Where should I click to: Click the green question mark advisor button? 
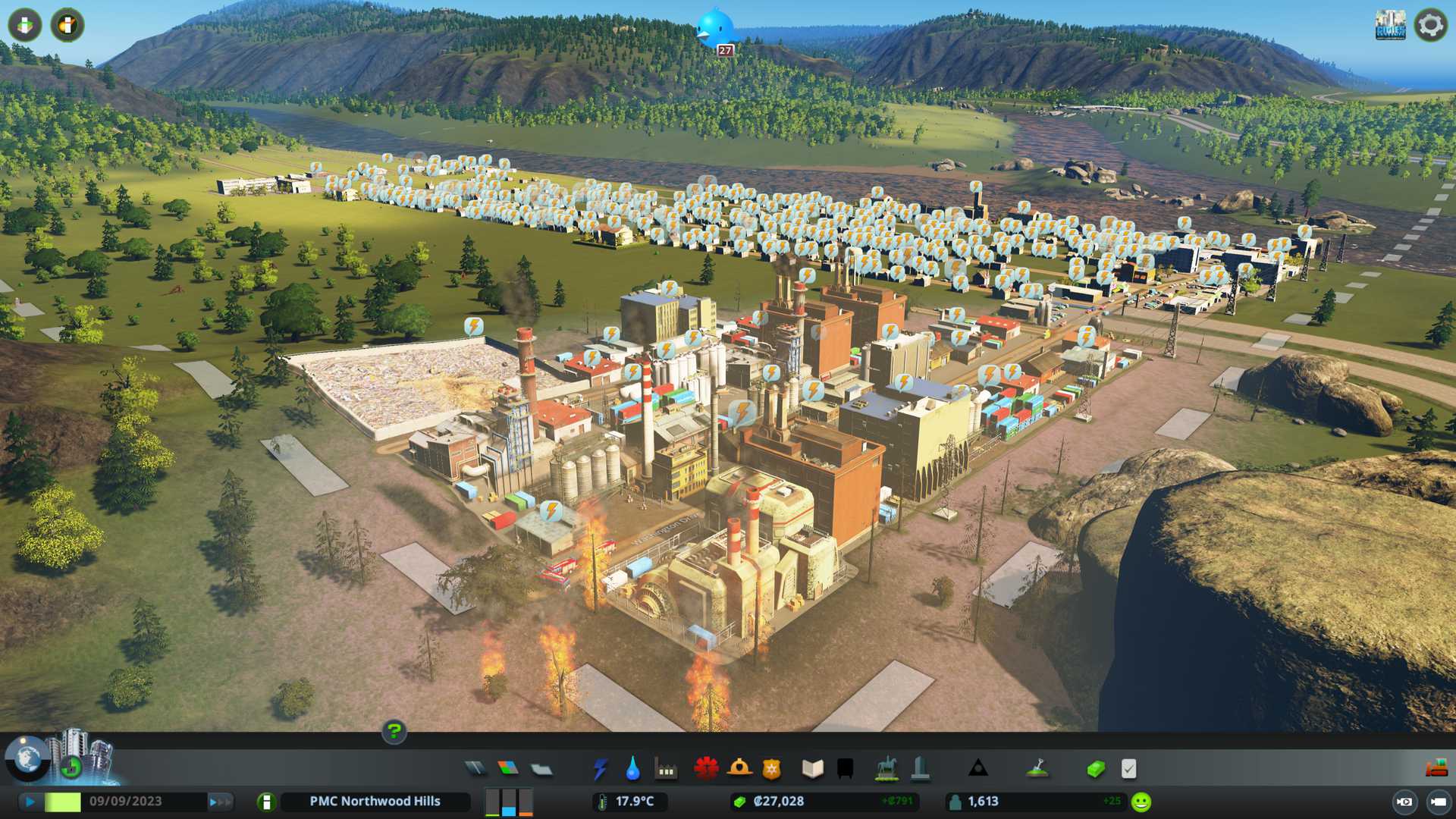[394, 731]
